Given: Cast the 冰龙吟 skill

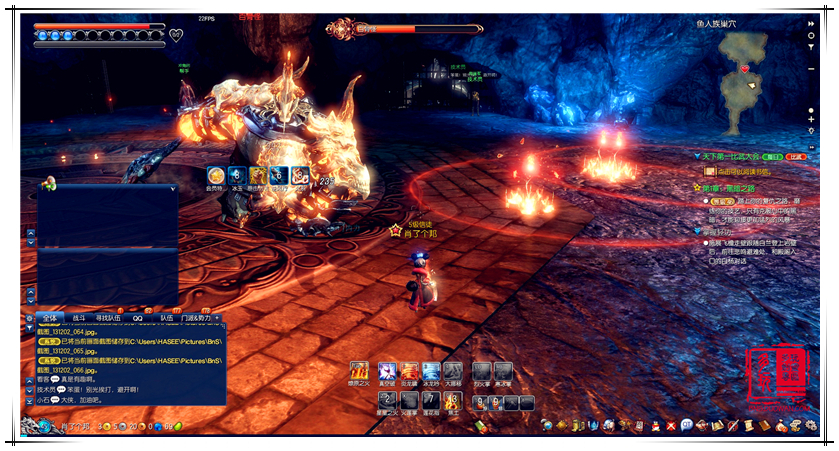Looking at the screenshot, I should [x=431, y=371].
